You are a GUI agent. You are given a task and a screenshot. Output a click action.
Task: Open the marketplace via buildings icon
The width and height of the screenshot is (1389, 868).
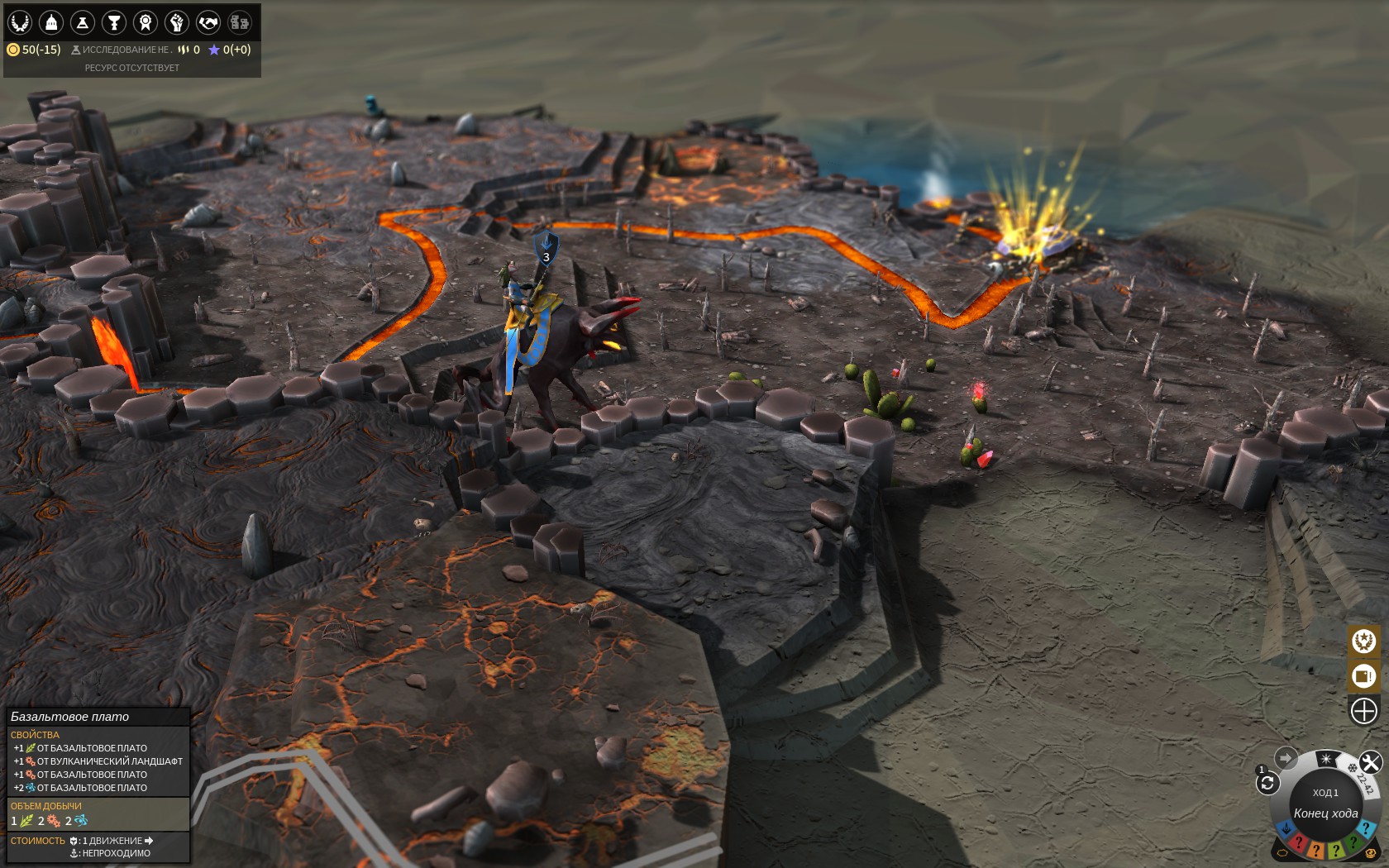pyautogui.click(x=238, y=22)
